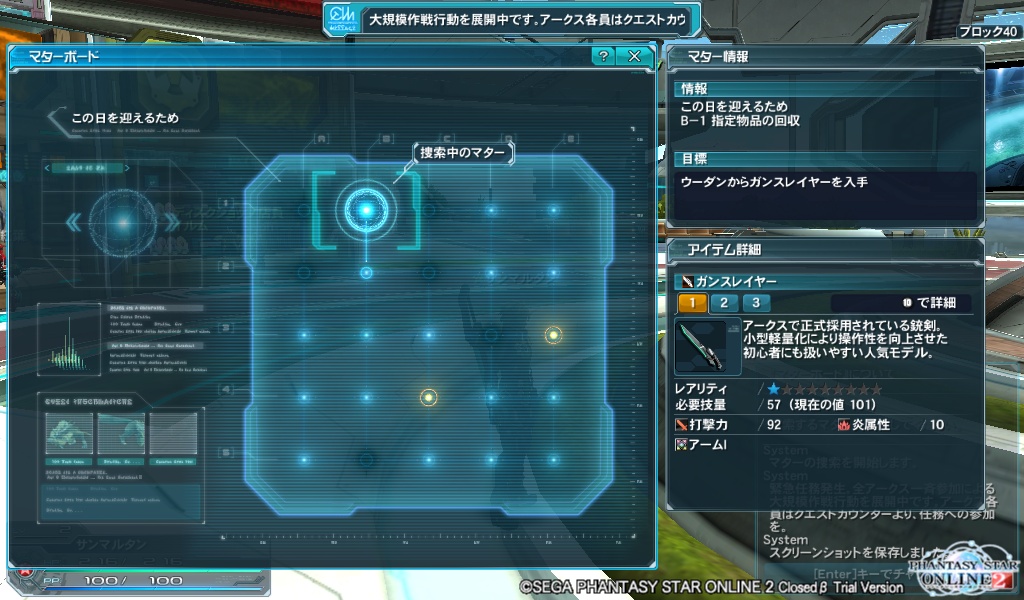
Task: Switch to item detail page 3
Action: [756, 303]
